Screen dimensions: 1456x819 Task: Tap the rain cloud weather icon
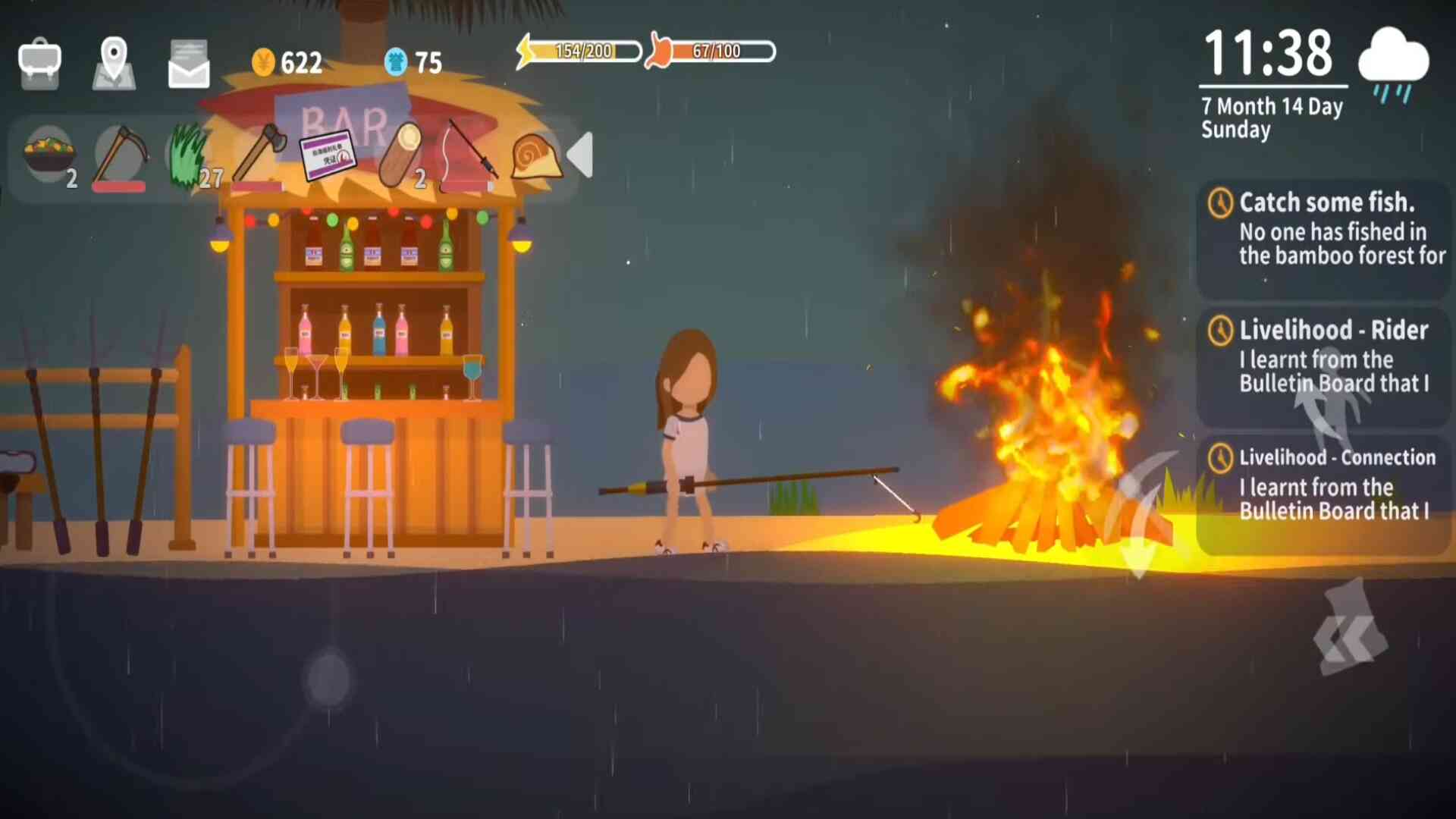tap(1394, 65)
